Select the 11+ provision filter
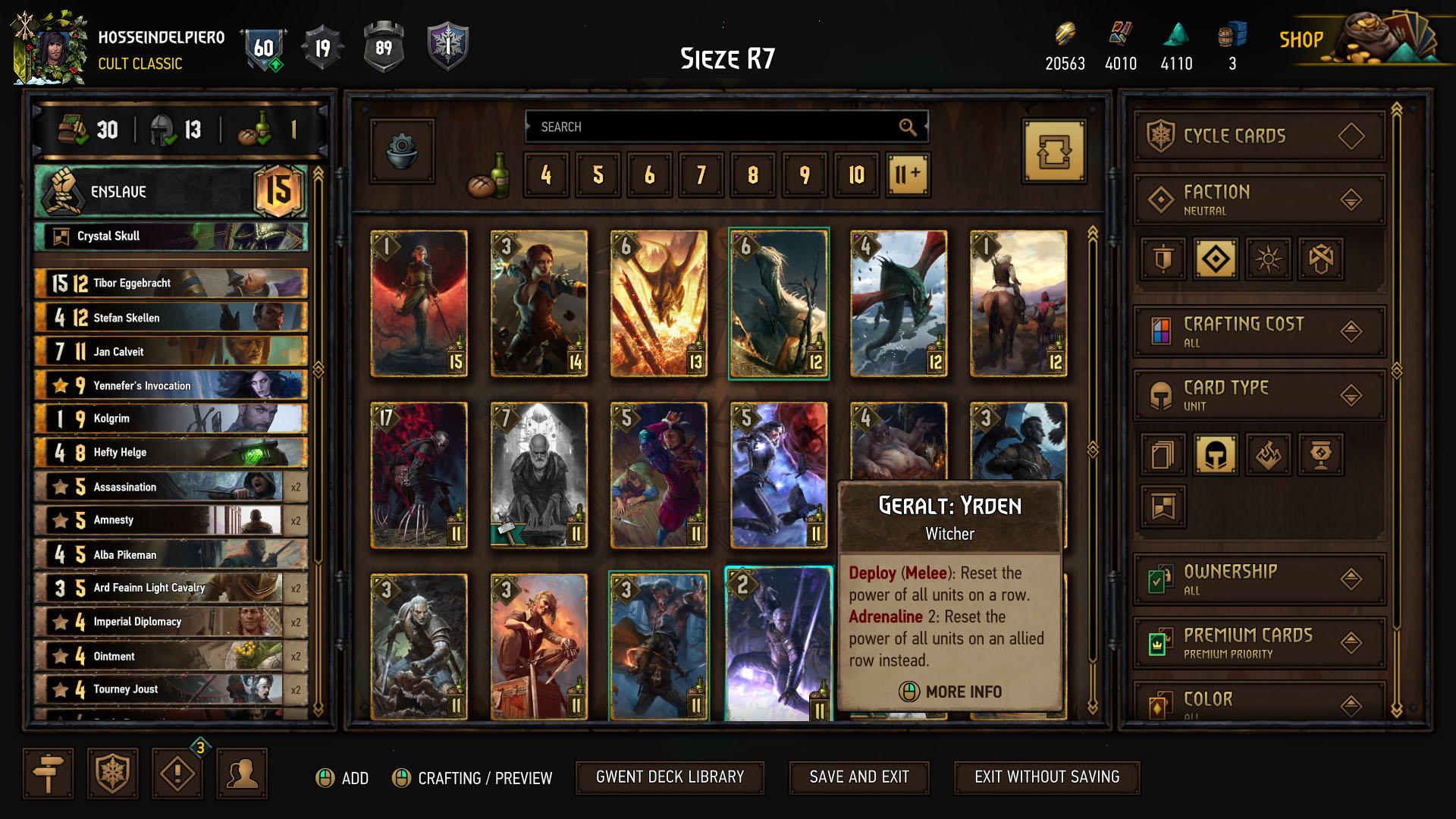The height and width of the screenshot is (819, 1456). [907, 175]
